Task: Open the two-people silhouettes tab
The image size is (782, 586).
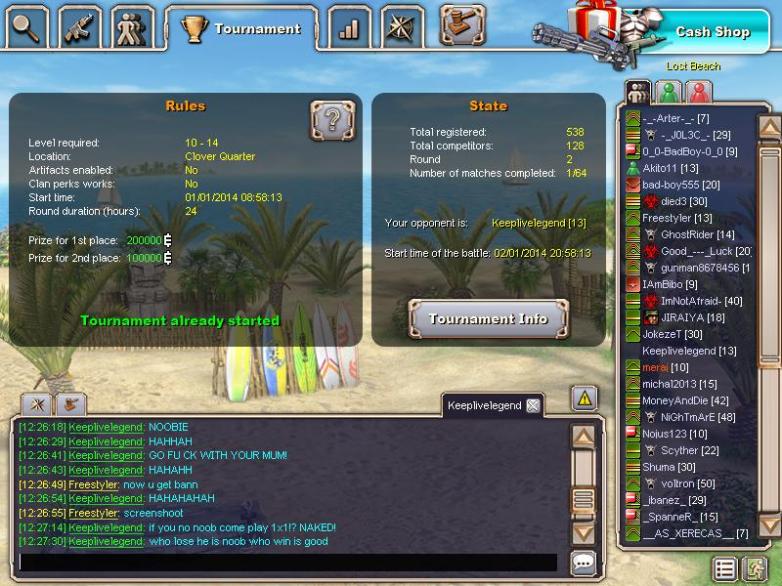Action: tap(133, 27)
